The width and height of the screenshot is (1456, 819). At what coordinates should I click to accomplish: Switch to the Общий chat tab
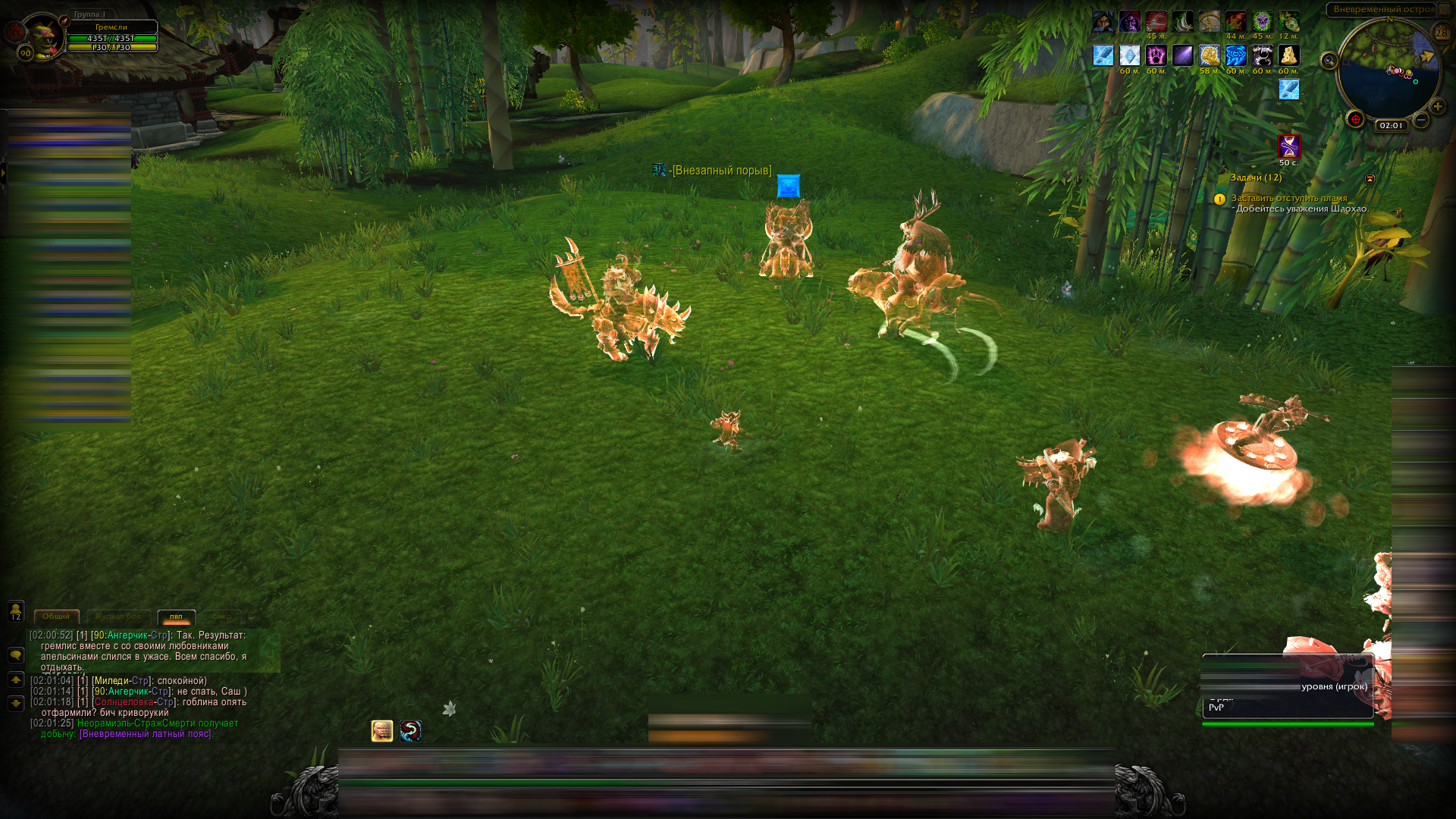[56, 617]
